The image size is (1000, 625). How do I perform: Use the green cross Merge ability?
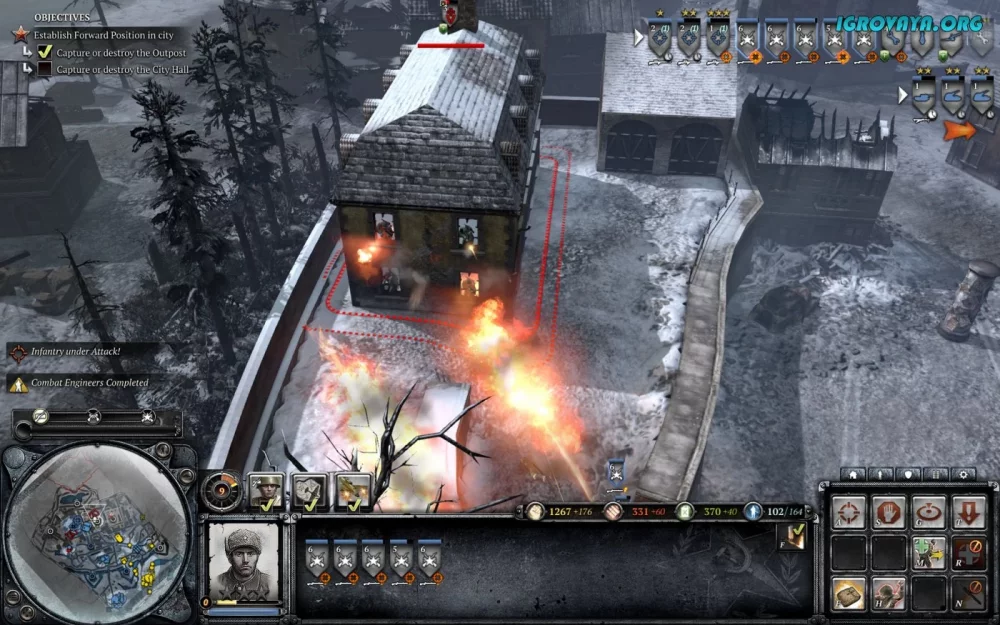(x=928, y=552)
